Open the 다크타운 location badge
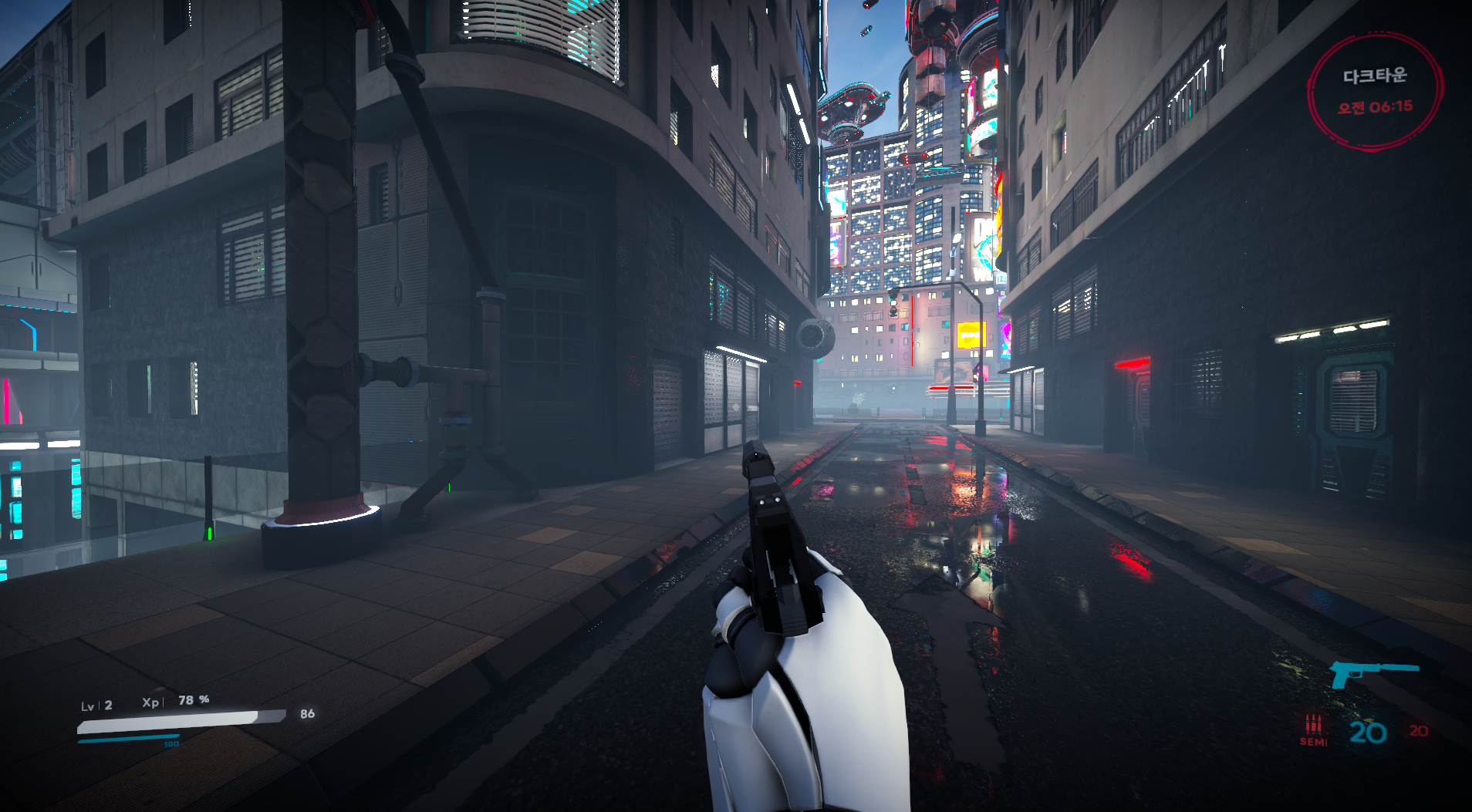Viewport: 1472px width, 812px height. pos(1375,92)
